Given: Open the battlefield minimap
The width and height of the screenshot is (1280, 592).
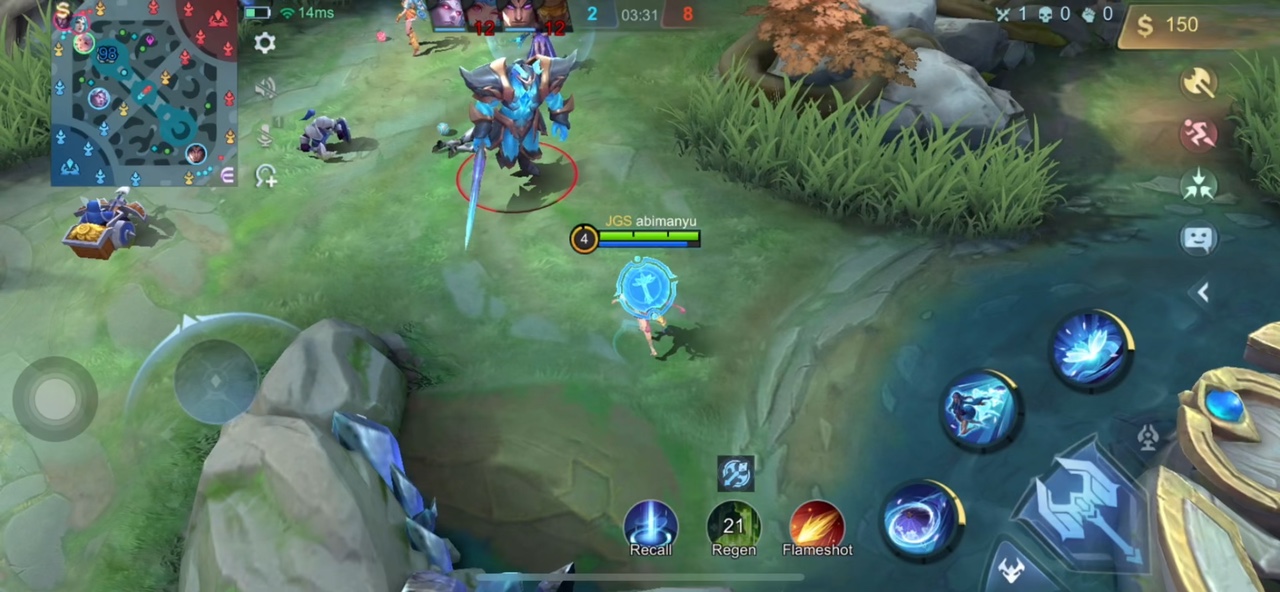Looking at the screenshot, I should 144,93.
